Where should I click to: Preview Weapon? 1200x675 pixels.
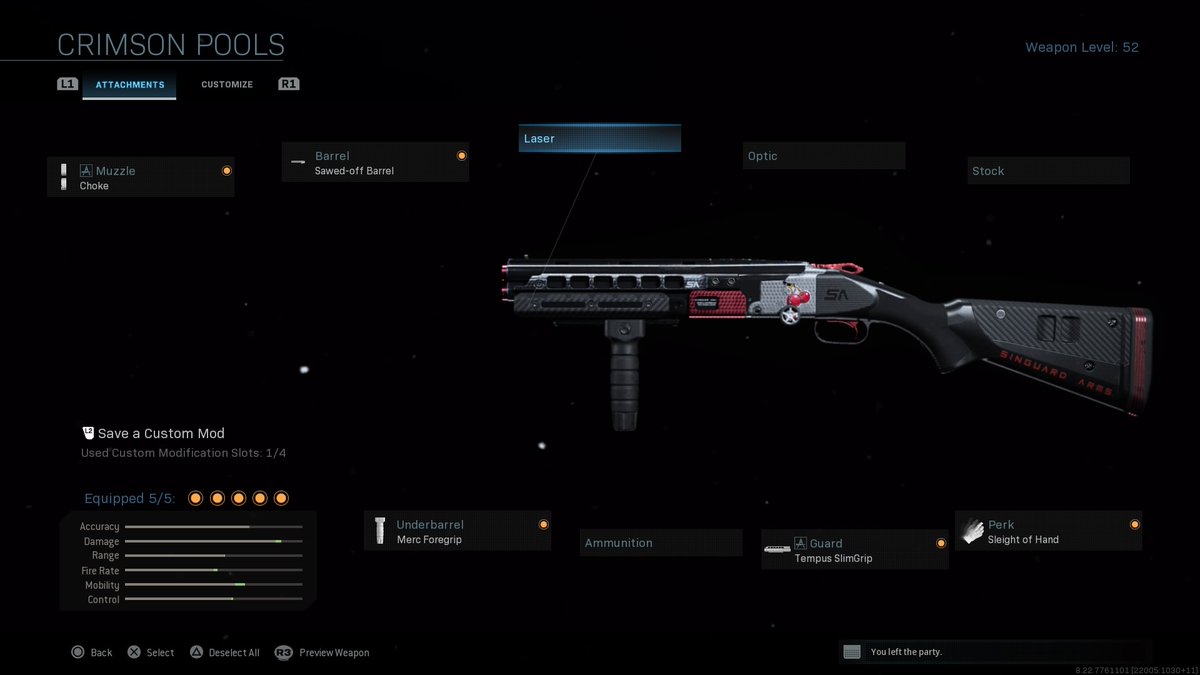click(x=322, y=652)
